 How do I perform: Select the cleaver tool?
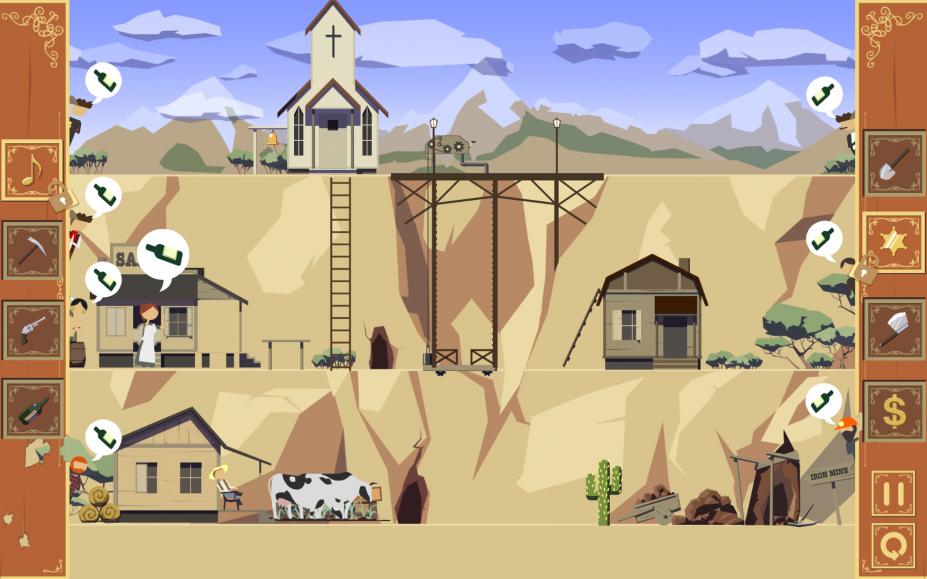coord(894,328)
